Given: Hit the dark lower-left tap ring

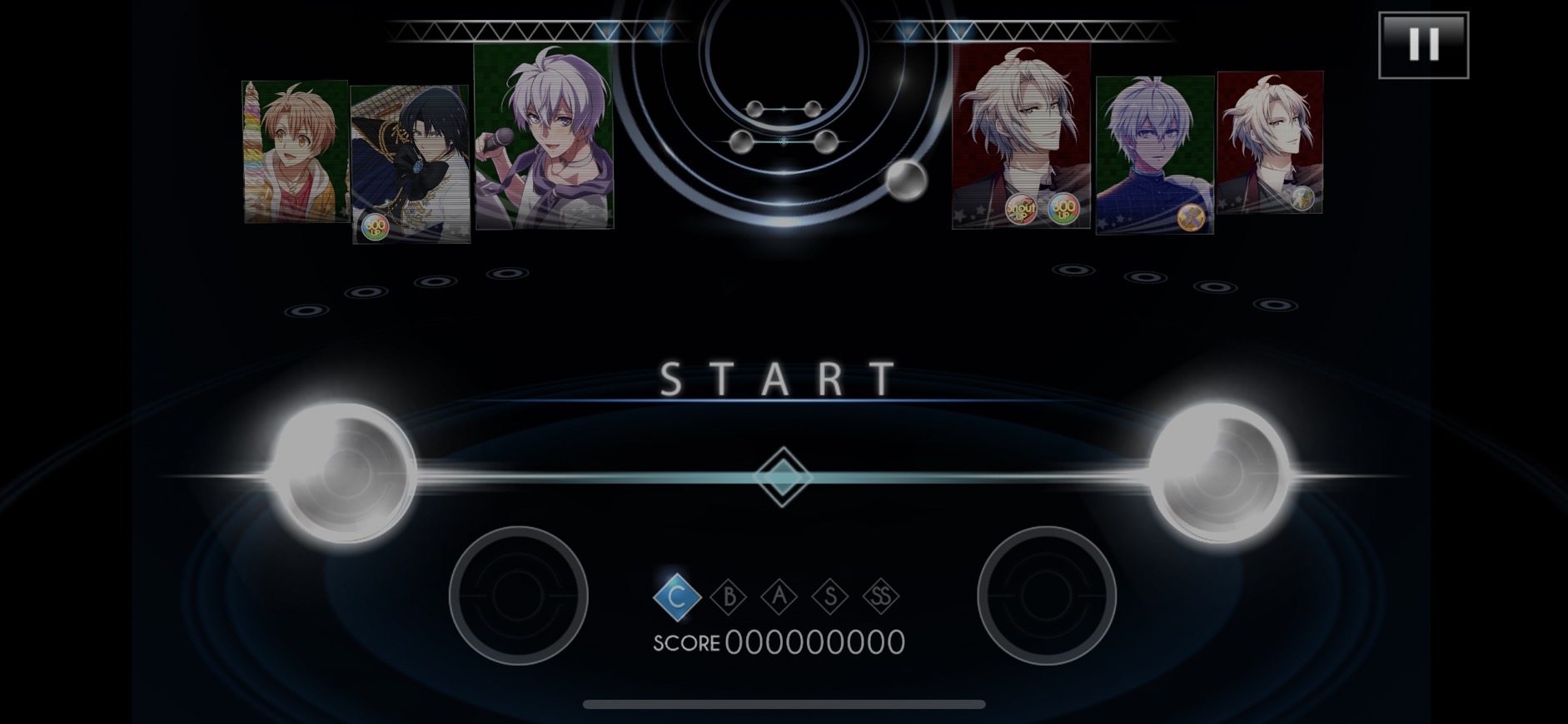Looking at the screenshot, I should click(518, 595).
